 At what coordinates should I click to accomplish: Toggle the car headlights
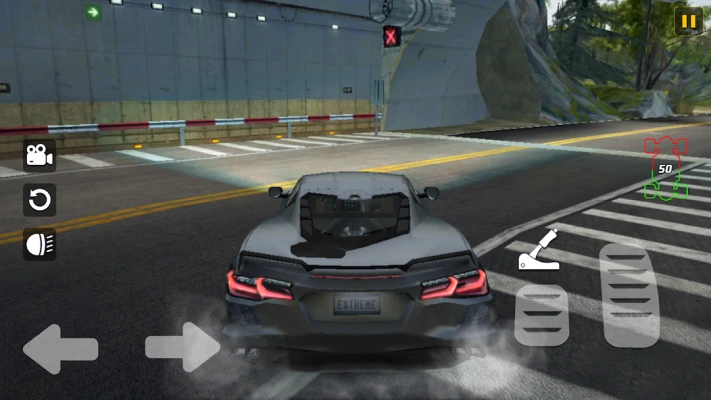point(39,244)
